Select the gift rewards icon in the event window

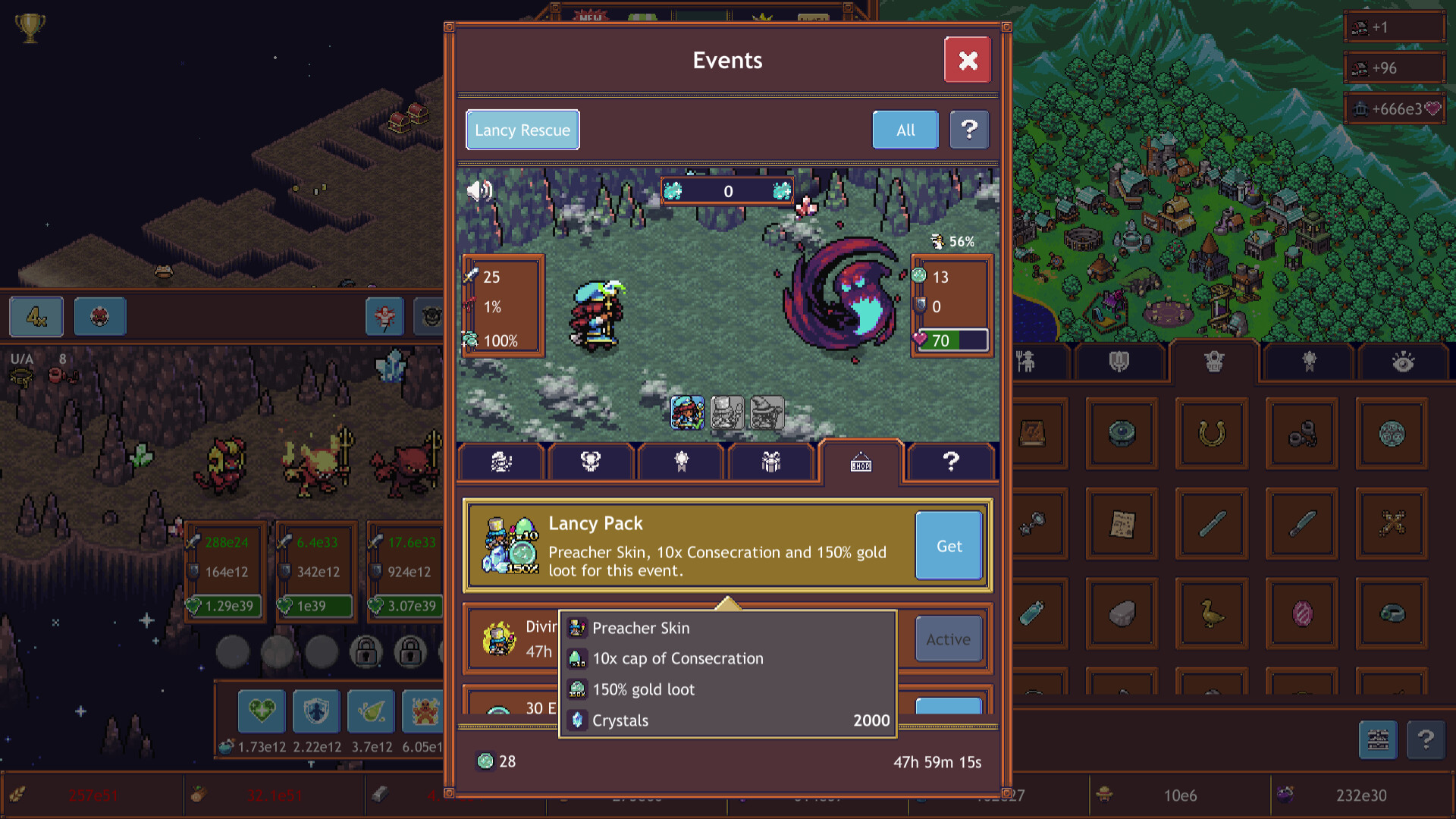point(771,461)
